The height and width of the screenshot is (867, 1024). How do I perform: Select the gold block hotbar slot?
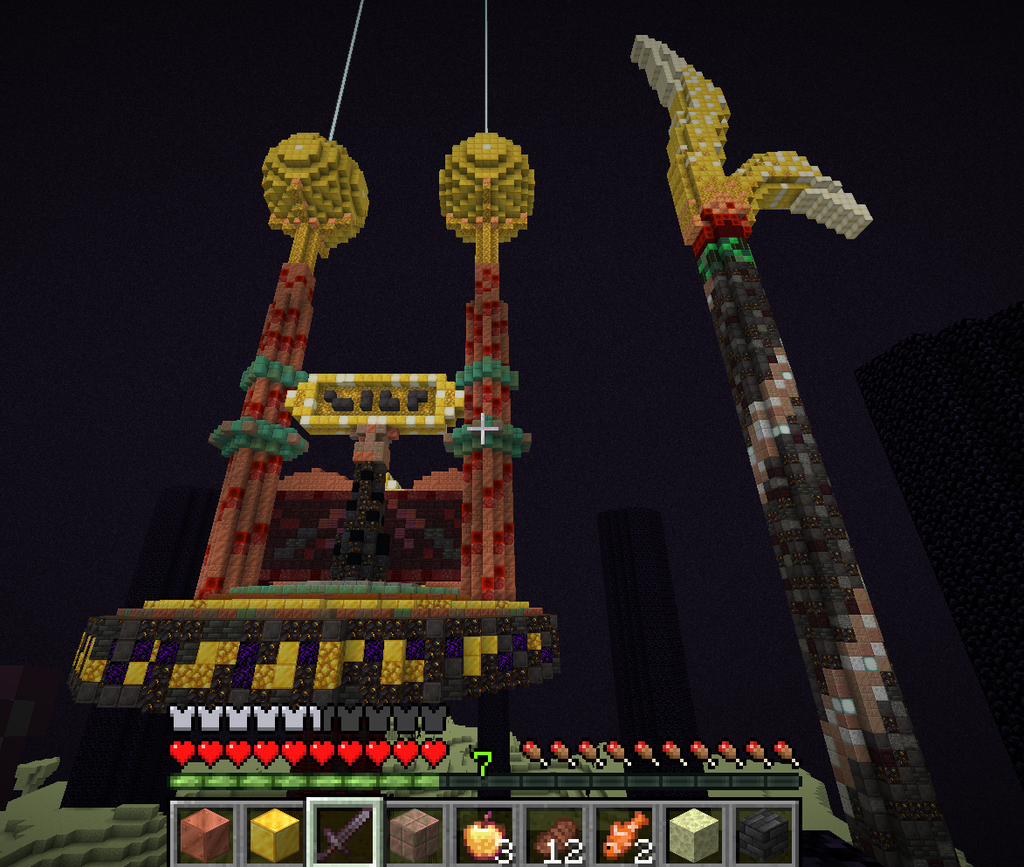tap(275, 834)
